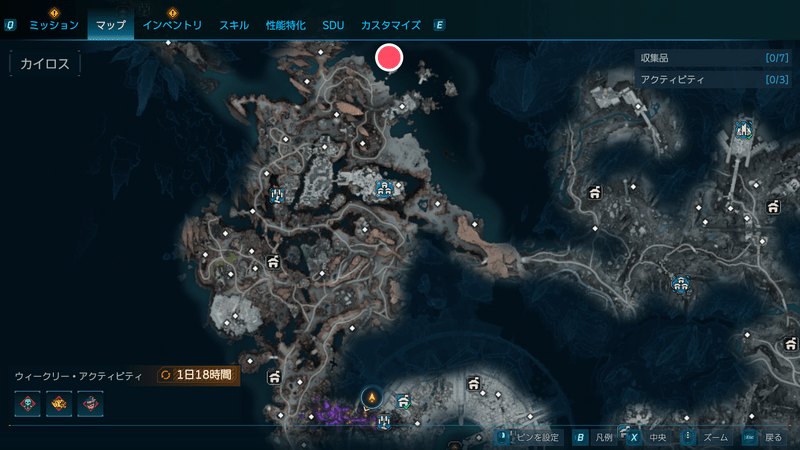This screenshot has height=450, width=800.
Task: Click the カイロス region label
Action: [x=44, y=63]
